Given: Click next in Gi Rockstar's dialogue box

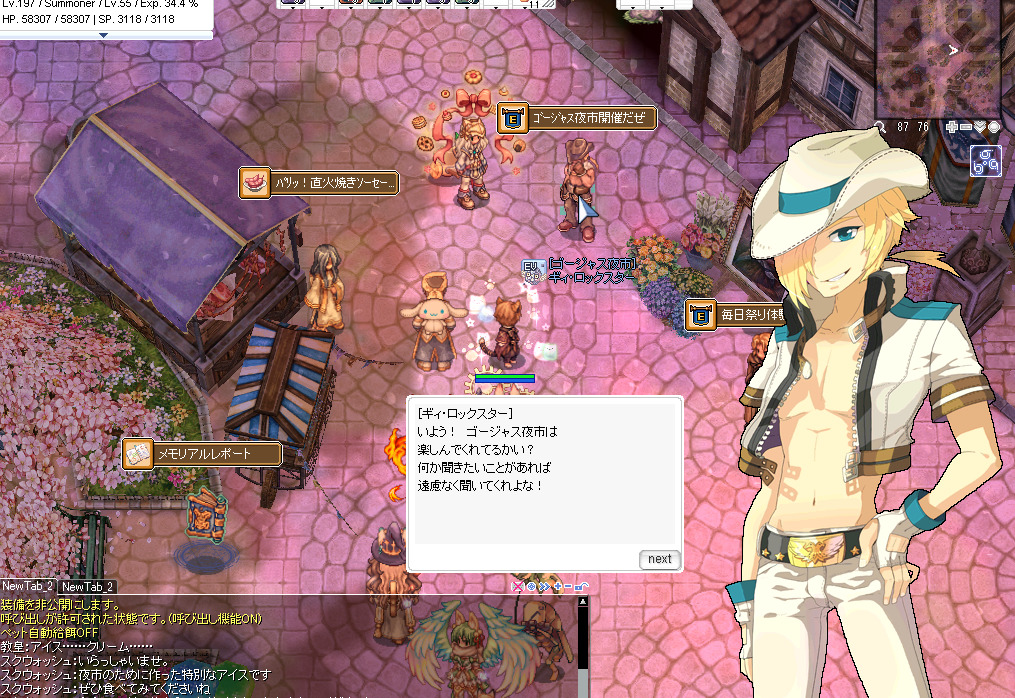Looking at the screenshot, I should coord(659,559).
